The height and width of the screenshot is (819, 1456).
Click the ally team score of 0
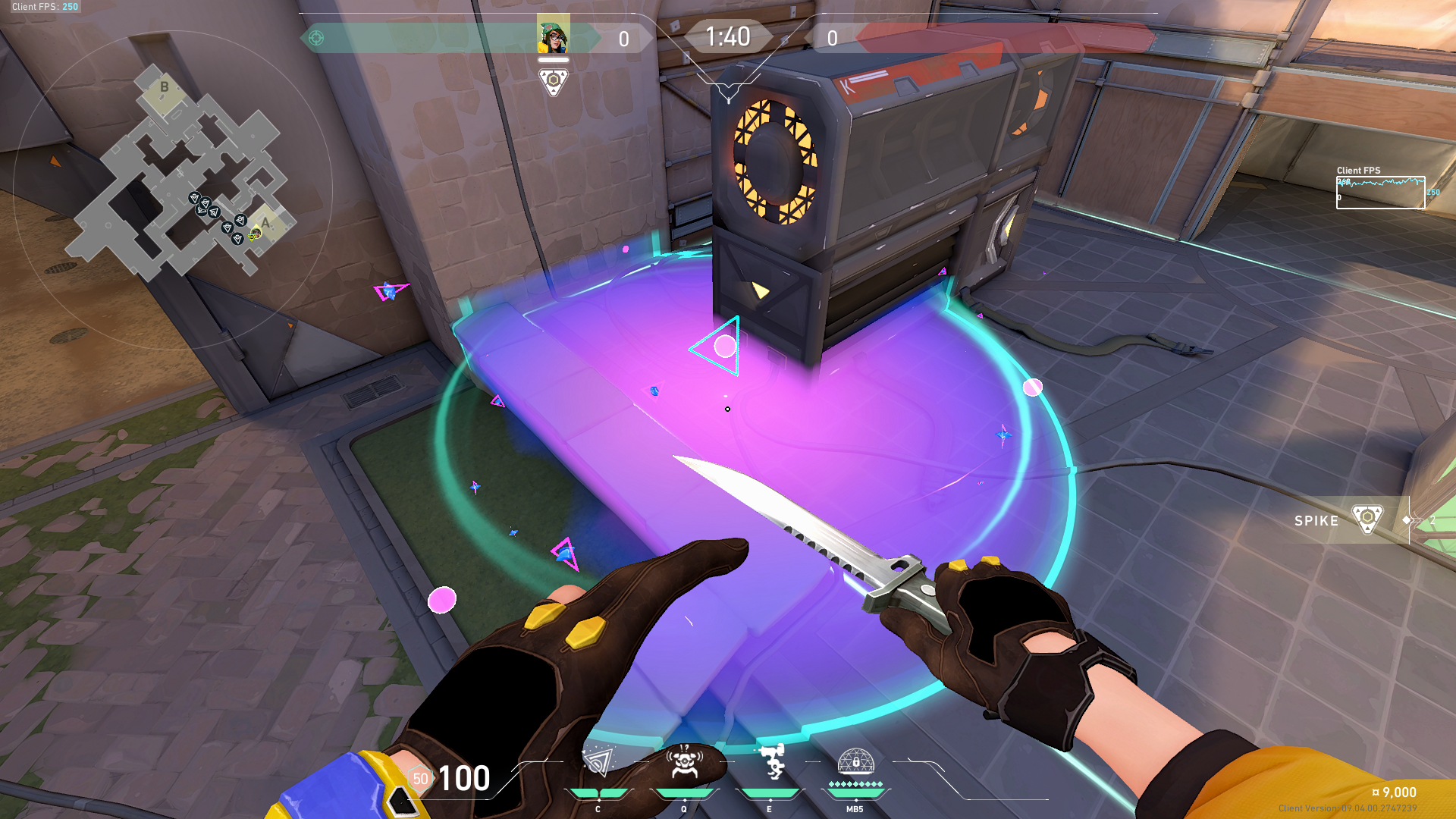623,39
